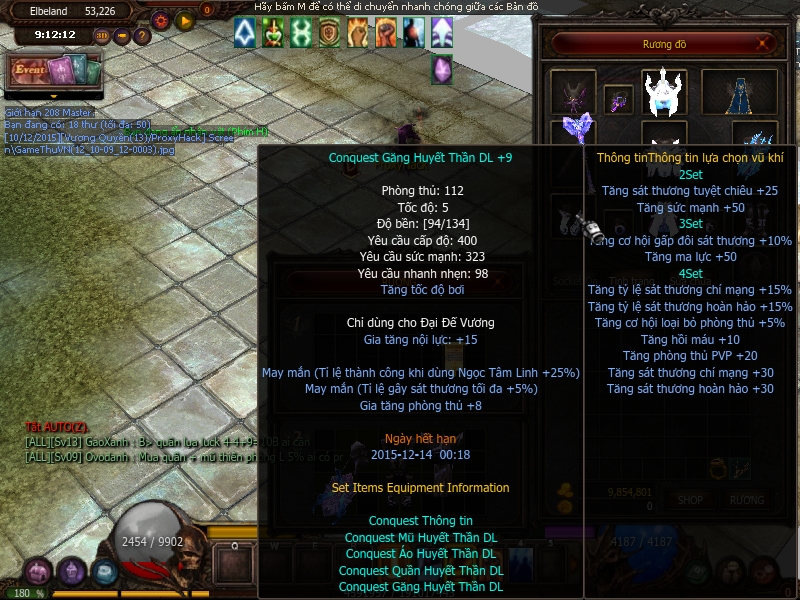Click the purple pet slot in equipment
This screenshot has width=800, height=600.
pyautogui.click(x=573, y=93)
